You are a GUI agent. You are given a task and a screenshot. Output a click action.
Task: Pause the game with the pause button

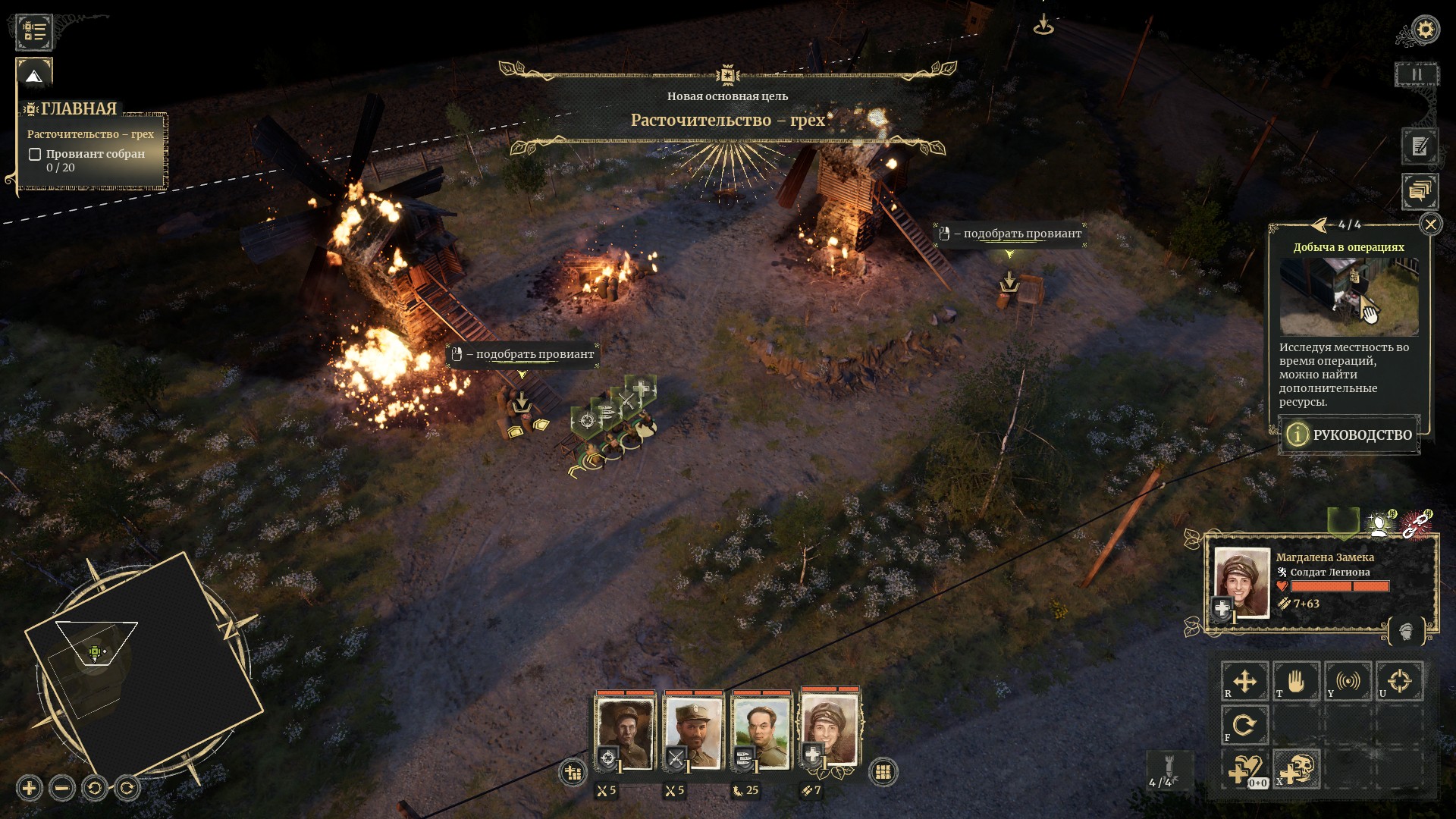click(x=1416, y=75)
